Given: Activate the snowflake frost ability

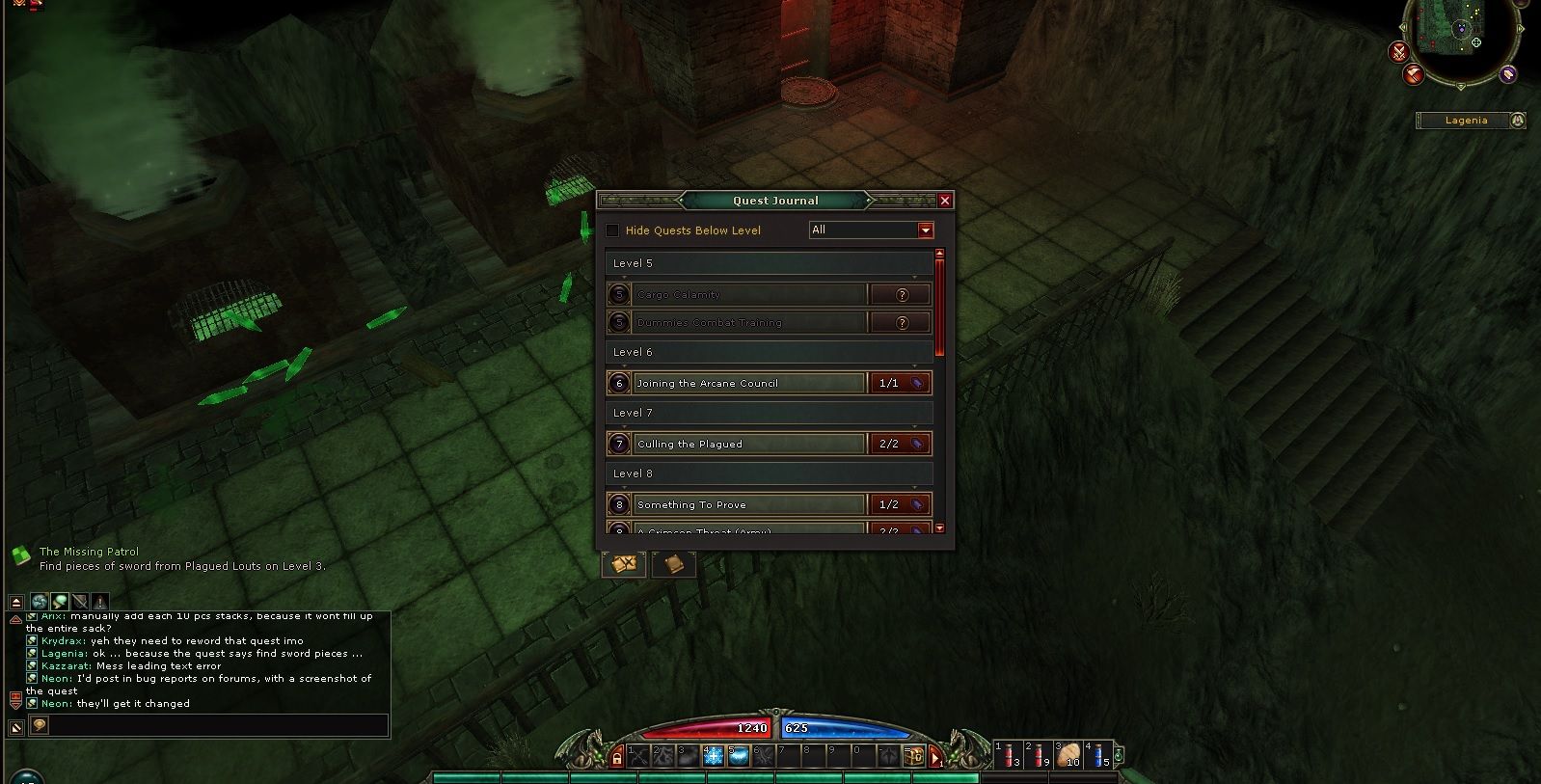Looking at the screenshot, I should (714, 756).
